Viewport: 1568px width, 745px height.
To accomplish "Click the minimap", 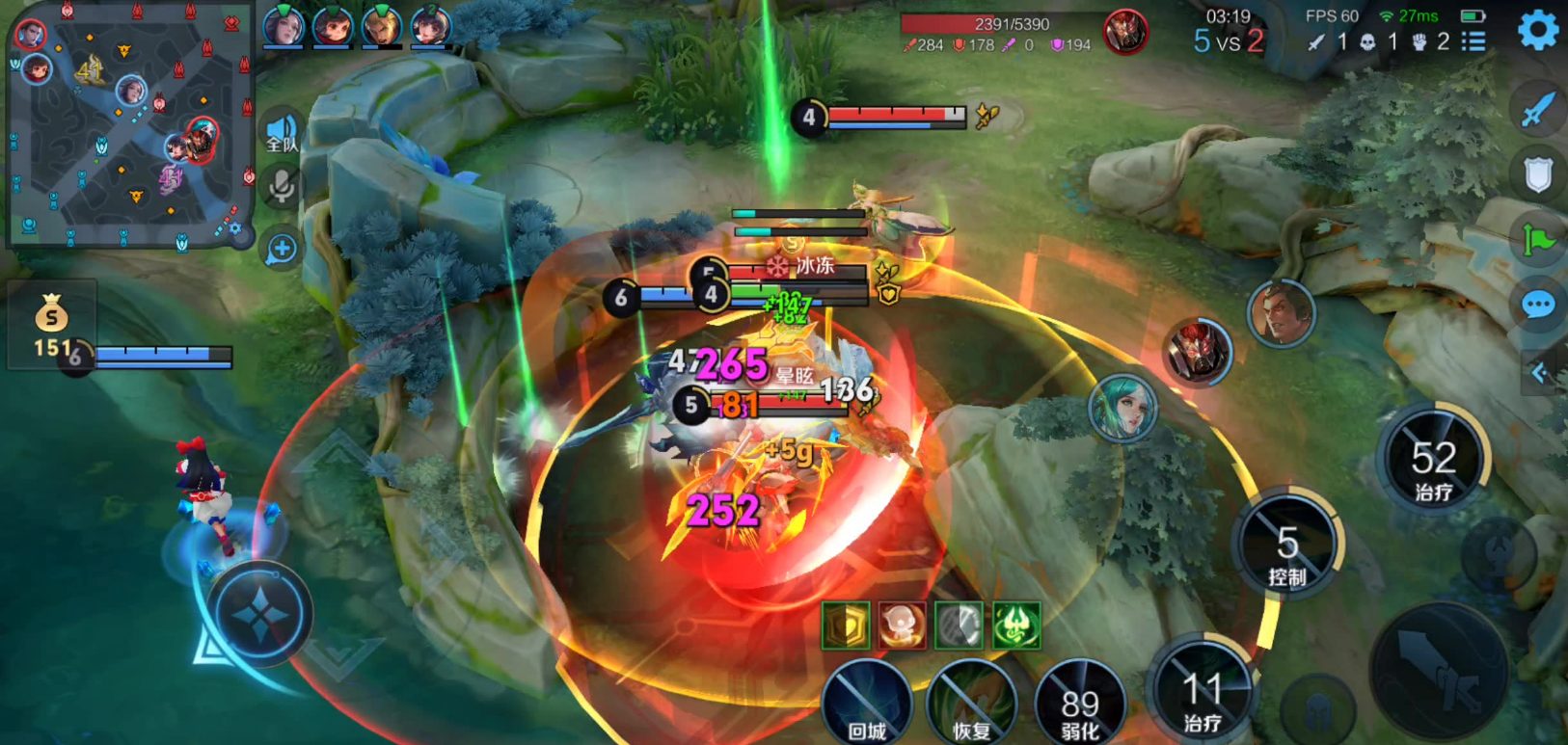I will tap(129, 123).
